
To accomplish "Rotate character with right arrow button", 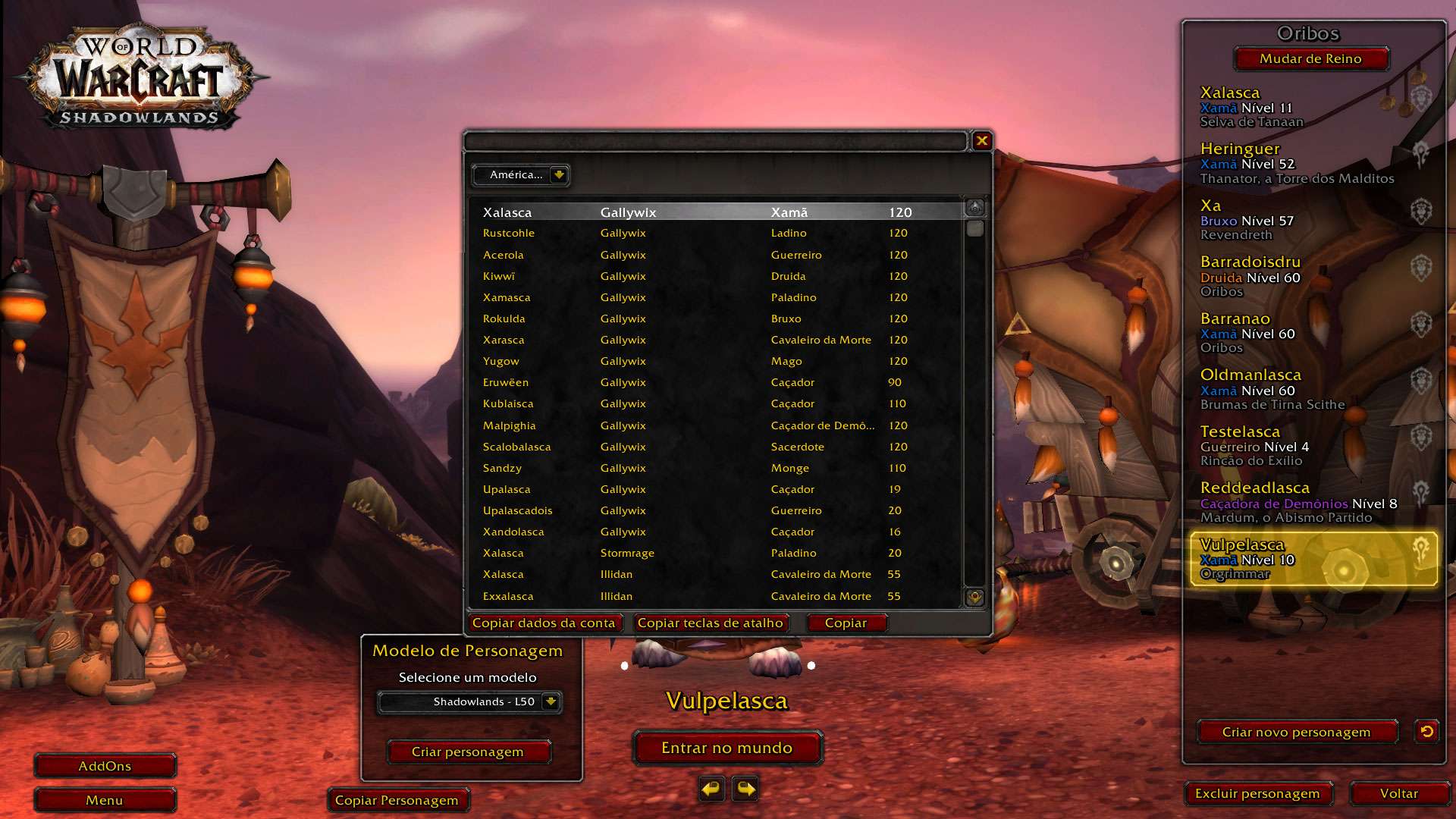I will pos(745,789).
